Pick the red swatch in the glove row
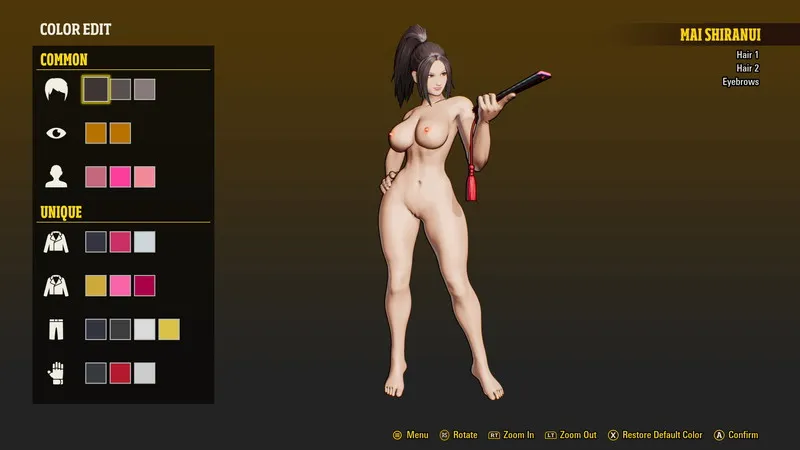The image size is (800, 450). pos(120,373)
